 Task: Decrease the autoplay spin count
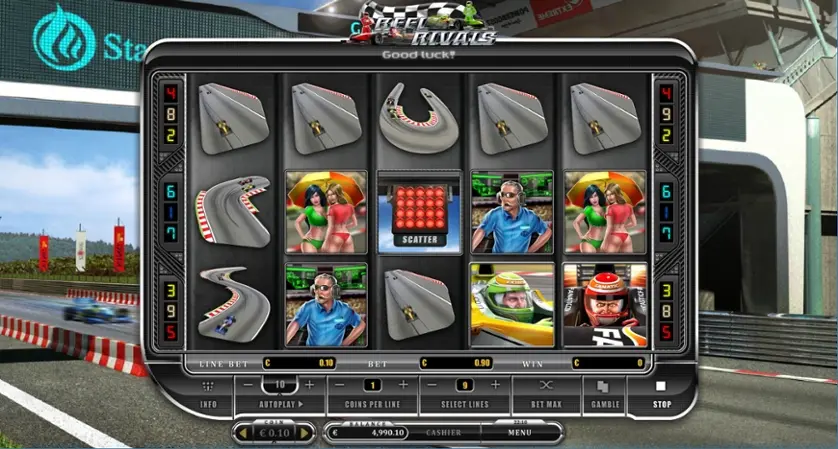[247, 385]
